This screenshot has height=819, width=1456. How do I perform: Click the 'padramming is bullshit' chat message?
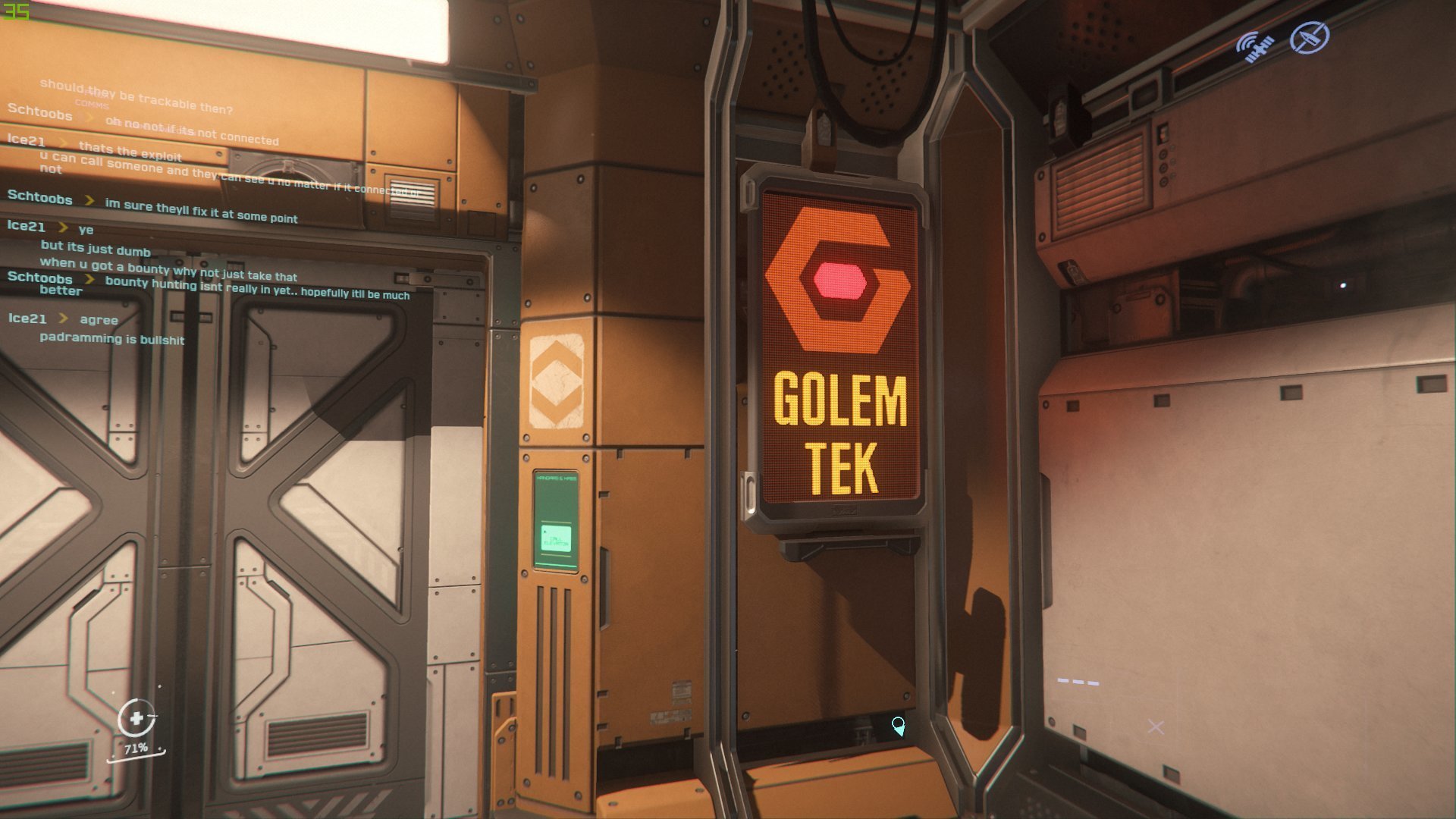pos(112,338)
